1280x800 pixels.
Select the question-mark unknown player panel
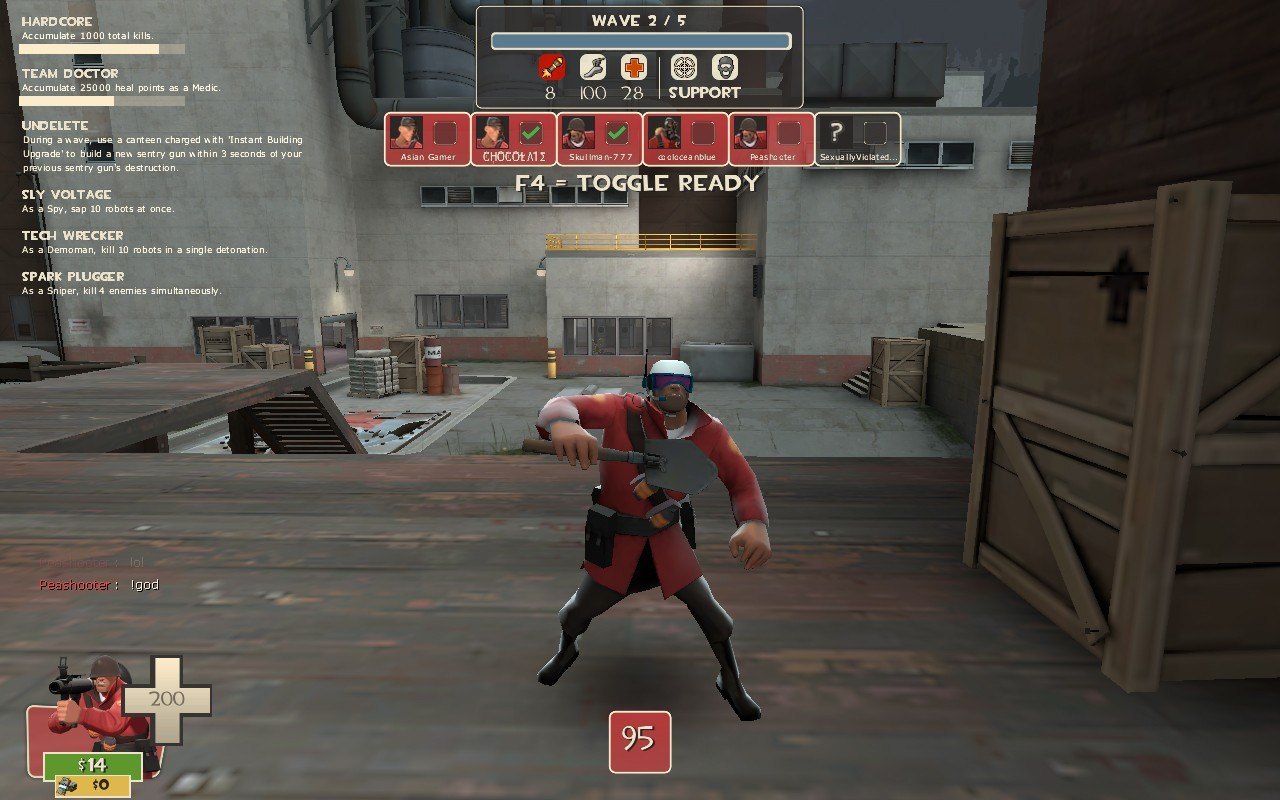pos(858,139)
